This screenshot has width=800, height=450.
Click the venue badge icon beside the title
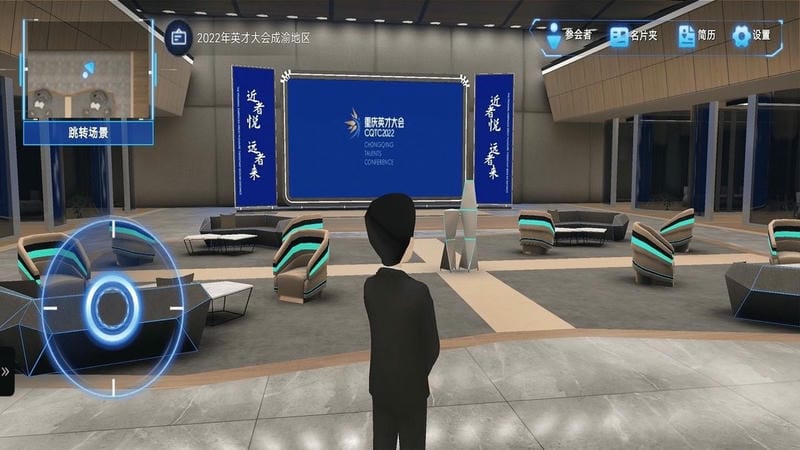pos(178,37)
